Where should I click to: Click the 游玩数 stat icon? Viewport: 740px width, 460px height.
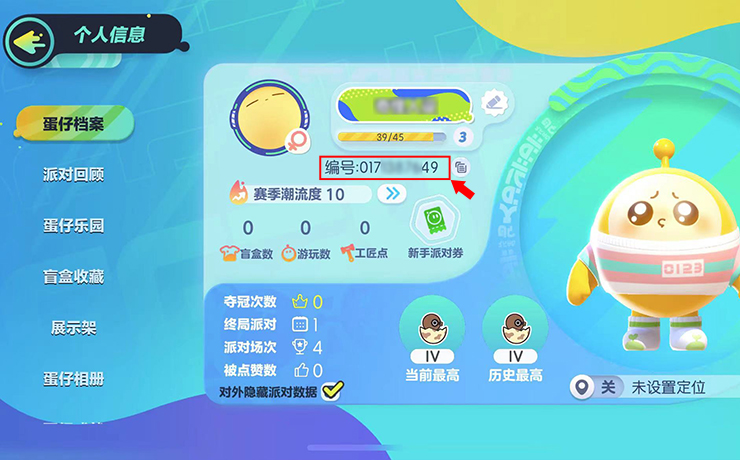click(x=290, y=253)
